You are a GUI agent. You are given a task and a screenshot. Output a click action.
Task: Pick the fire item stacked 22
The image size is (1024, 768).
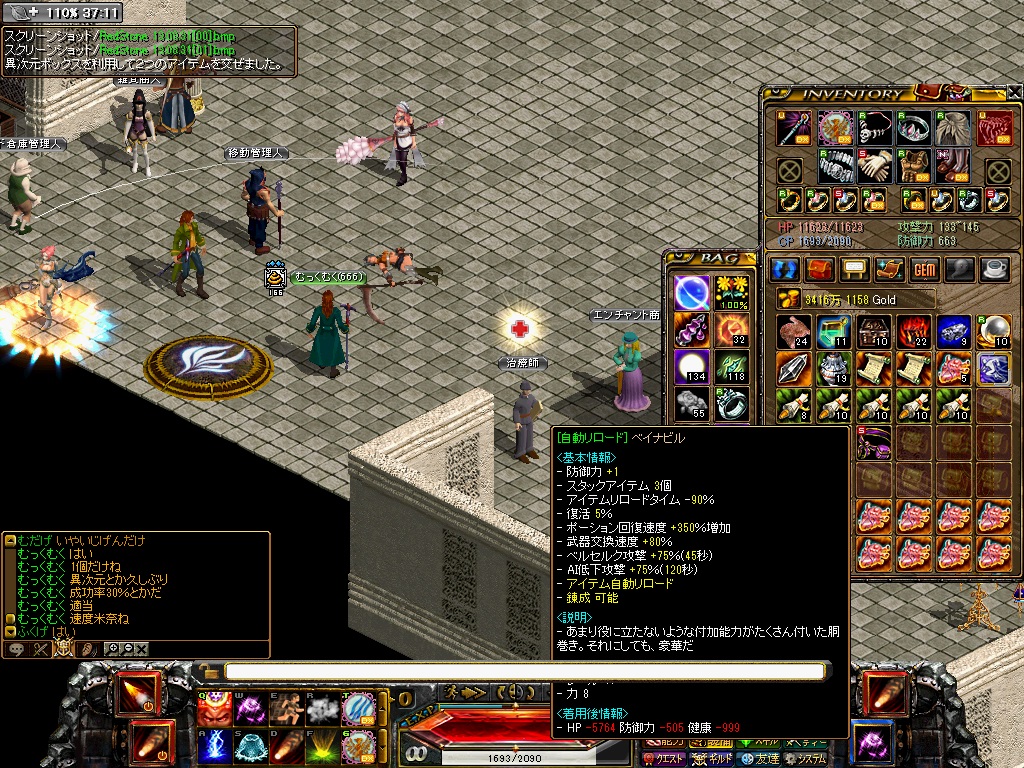[913, 332]
